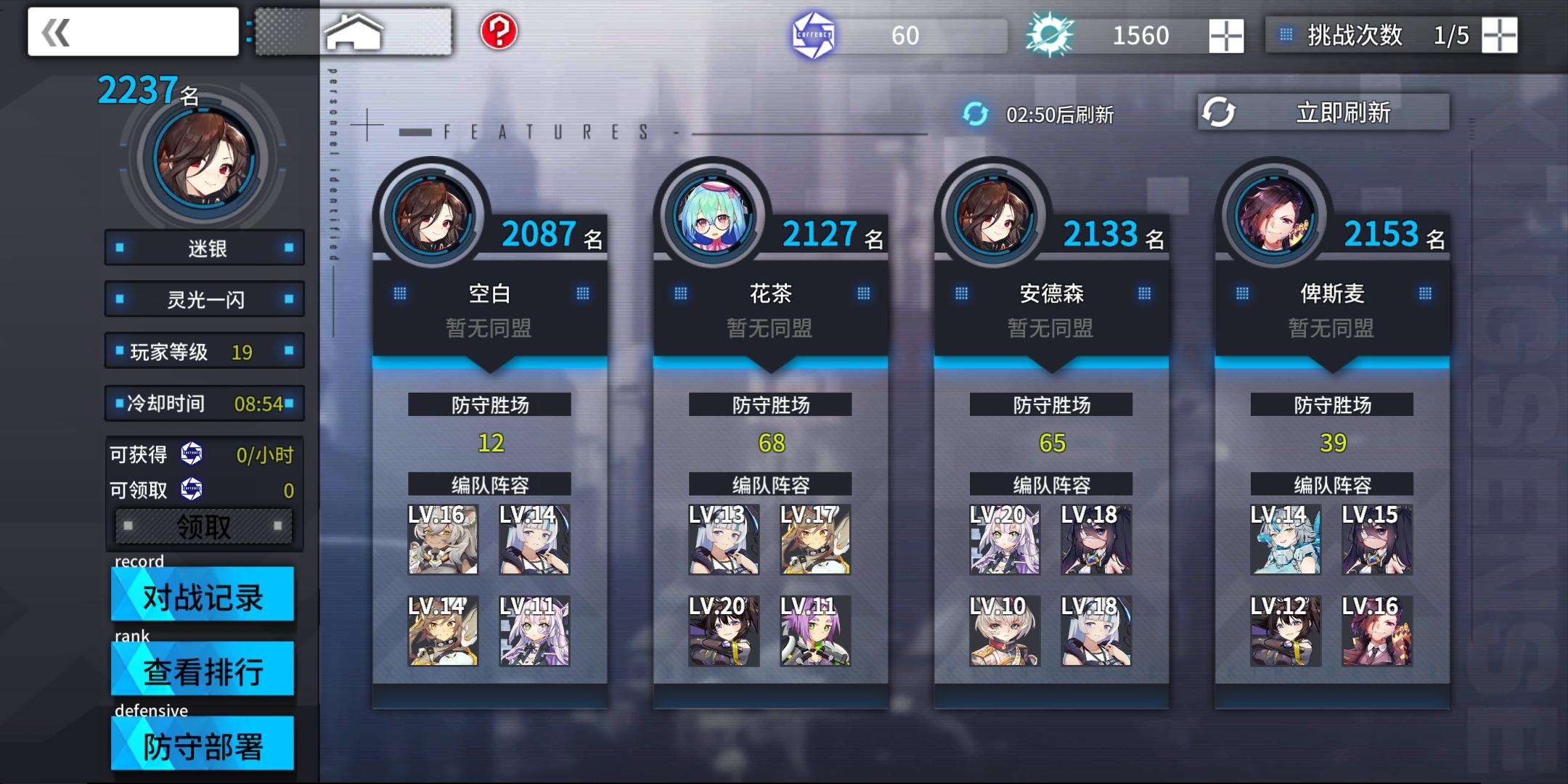The width and height of the screenshot is (1568, 784).
Task: Click the currency icon beside 0/小时
Action: (191, 453)
